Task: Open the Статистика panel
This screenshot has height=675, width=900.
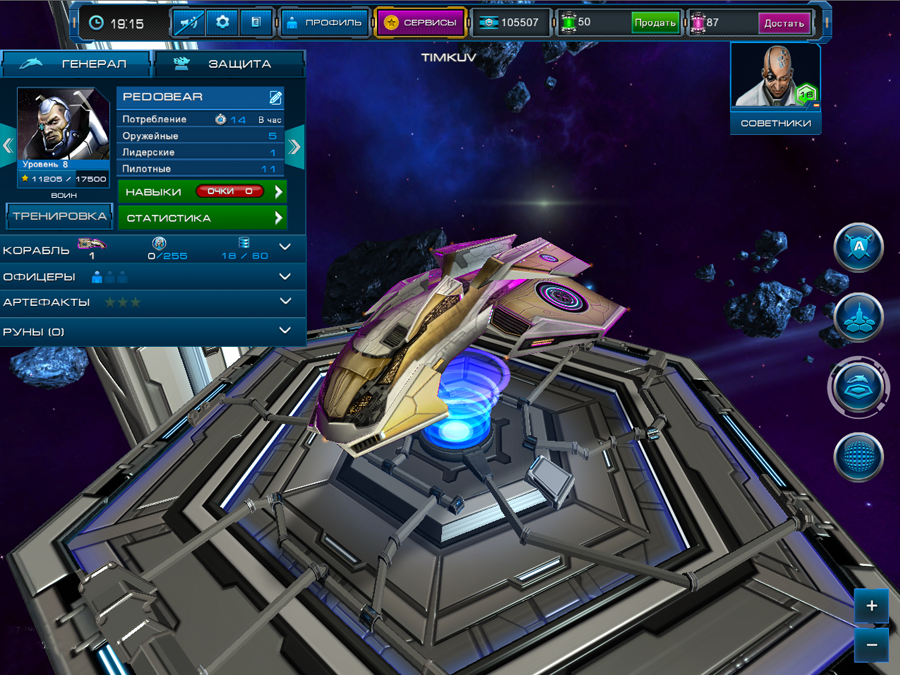Action: (x=202, y=217)
